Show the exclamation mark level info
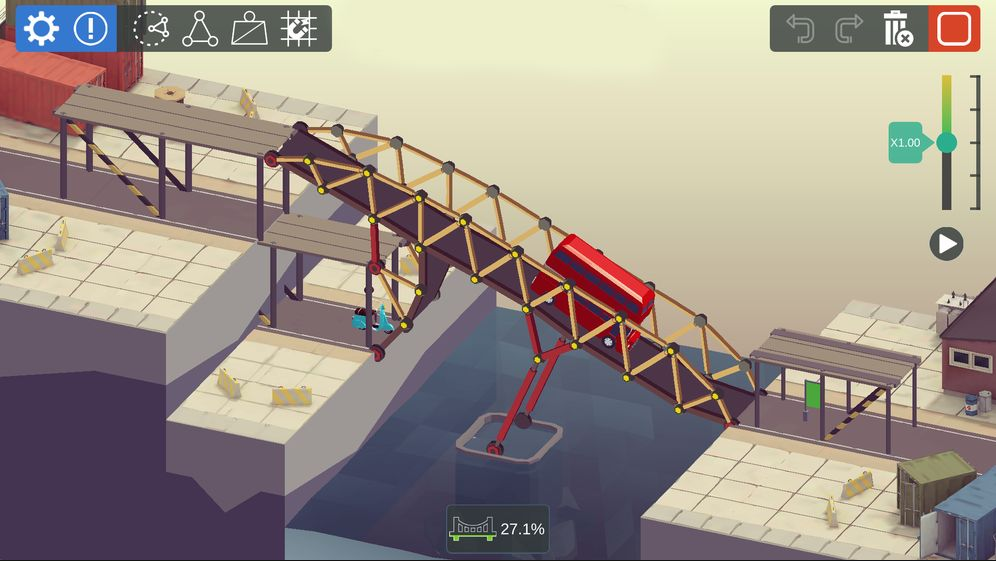 (90, 29)
